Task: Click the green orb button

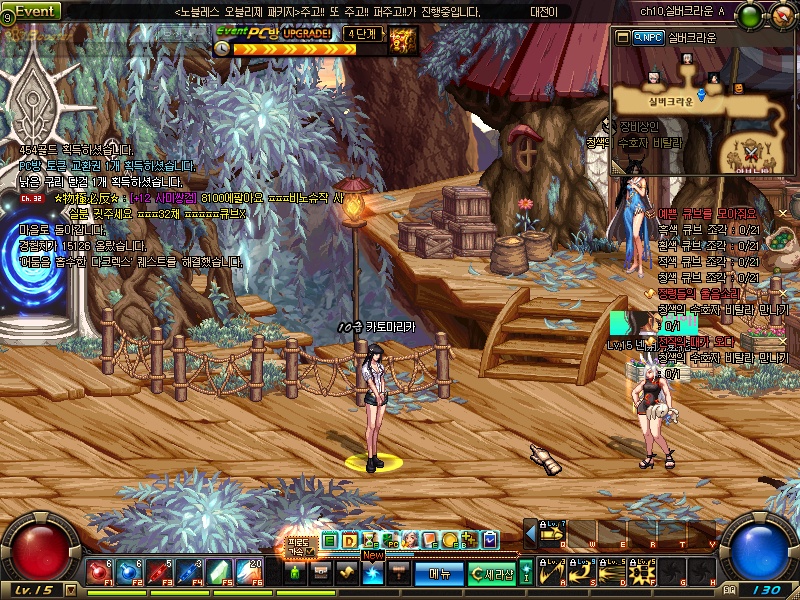Action: [751, 14]
